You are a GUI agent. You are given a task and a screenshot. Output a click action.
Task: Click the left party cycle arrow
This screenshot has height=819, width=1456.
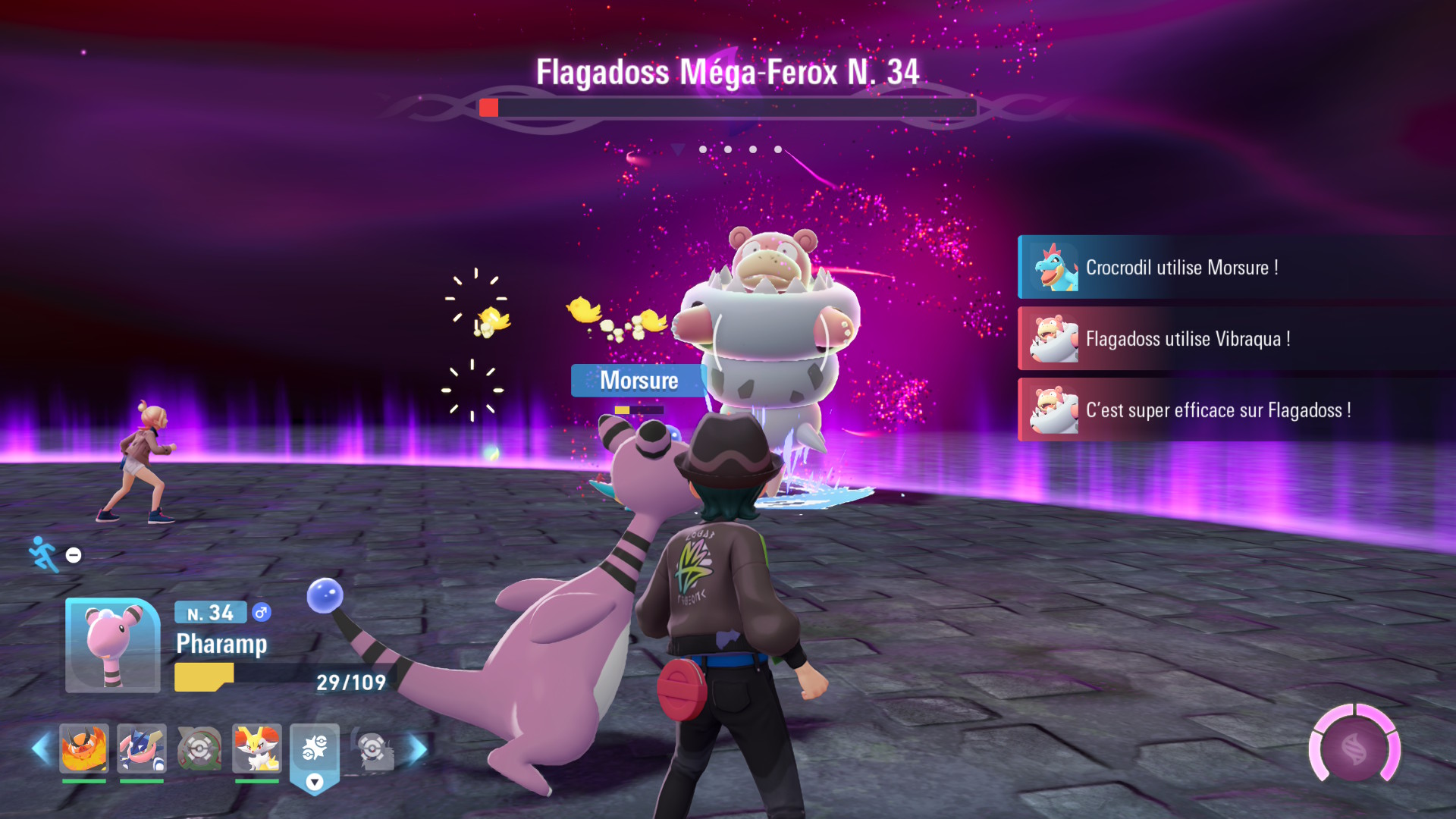coord(41,749)
